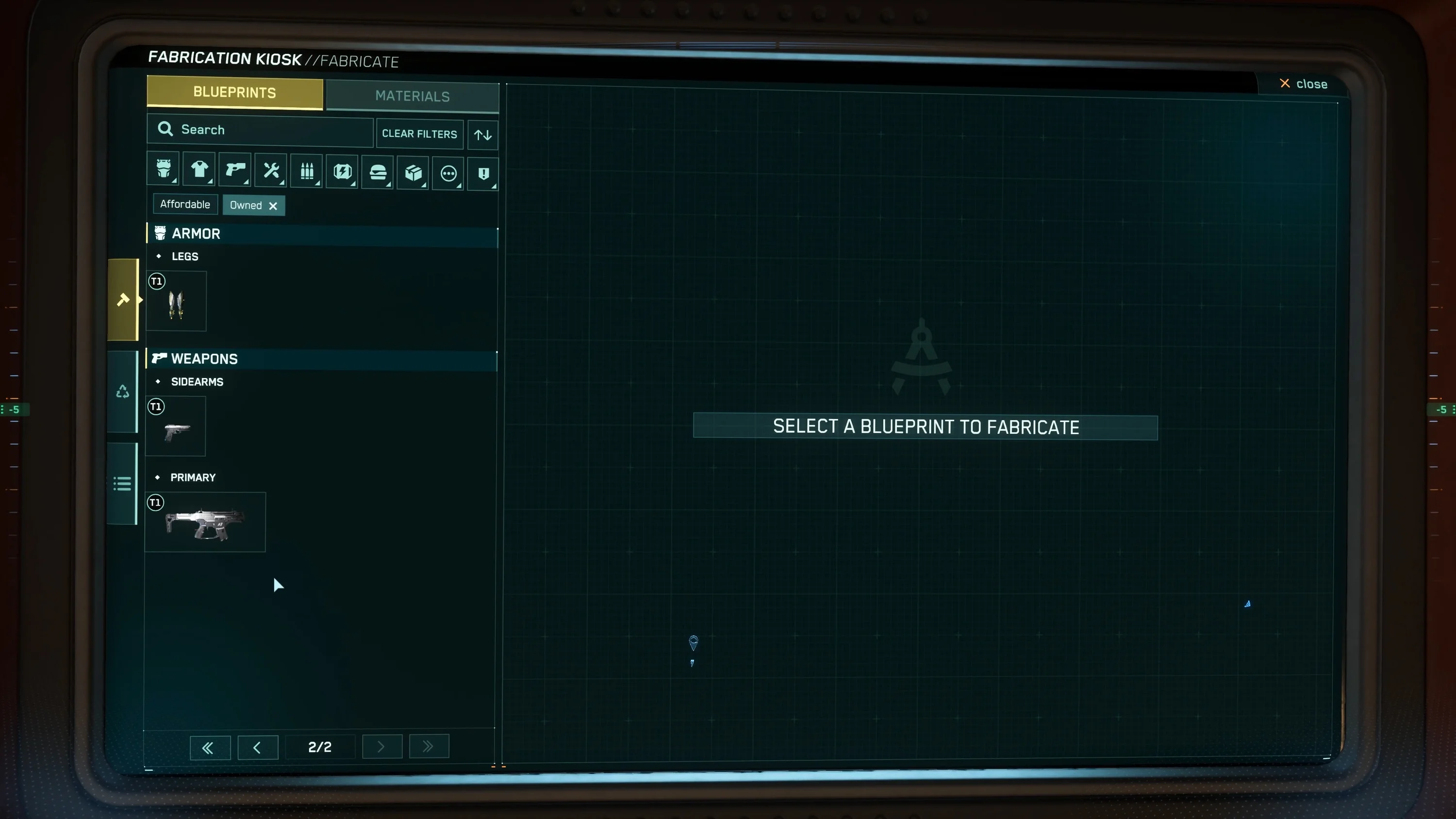Screen dimensions: 1456x819
Task: Click the Search input field
Action: pyautogui.click(x=260, y=130)
